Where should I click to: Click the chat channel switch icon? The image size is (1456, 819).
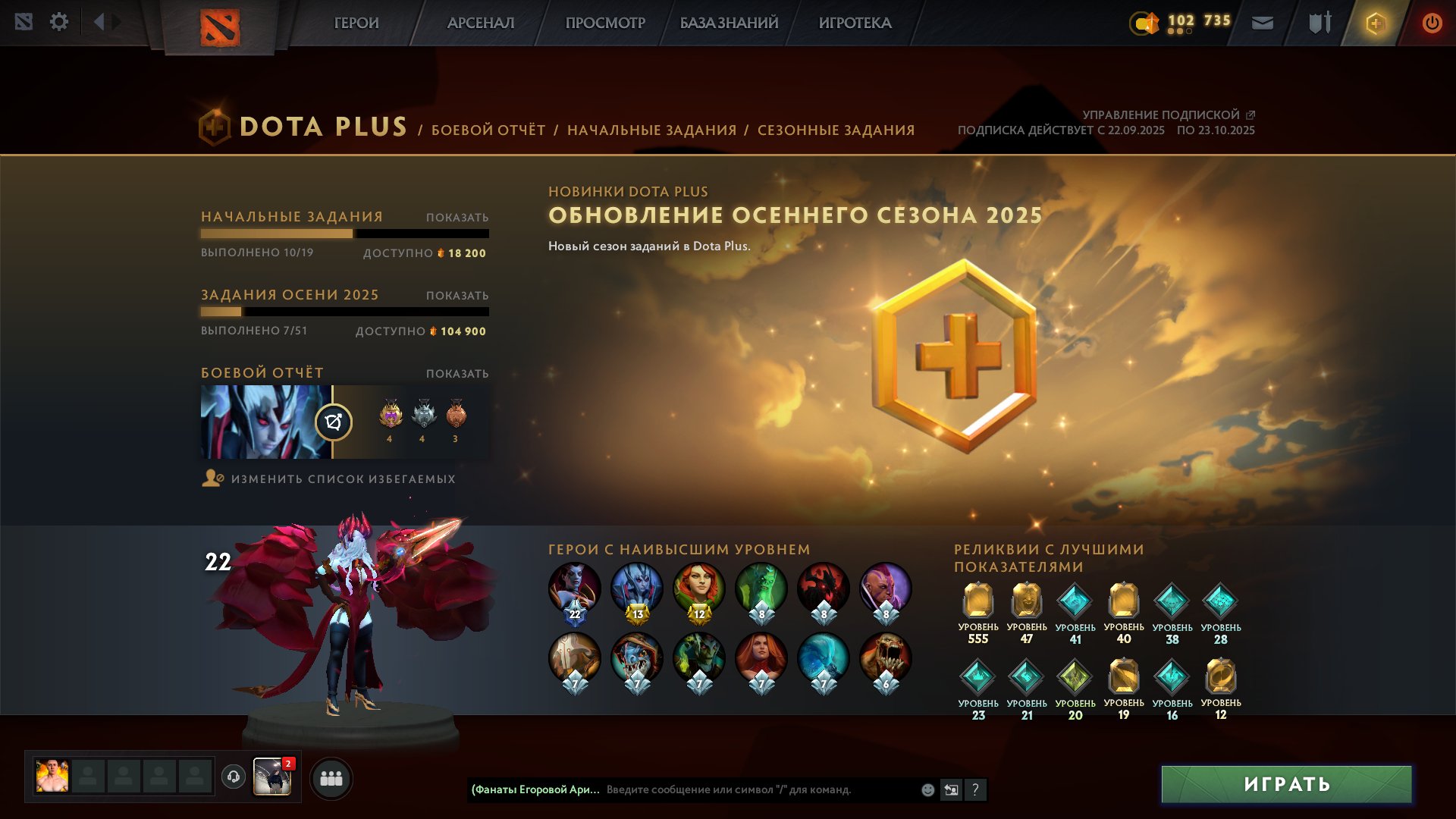tap(951, 789)
